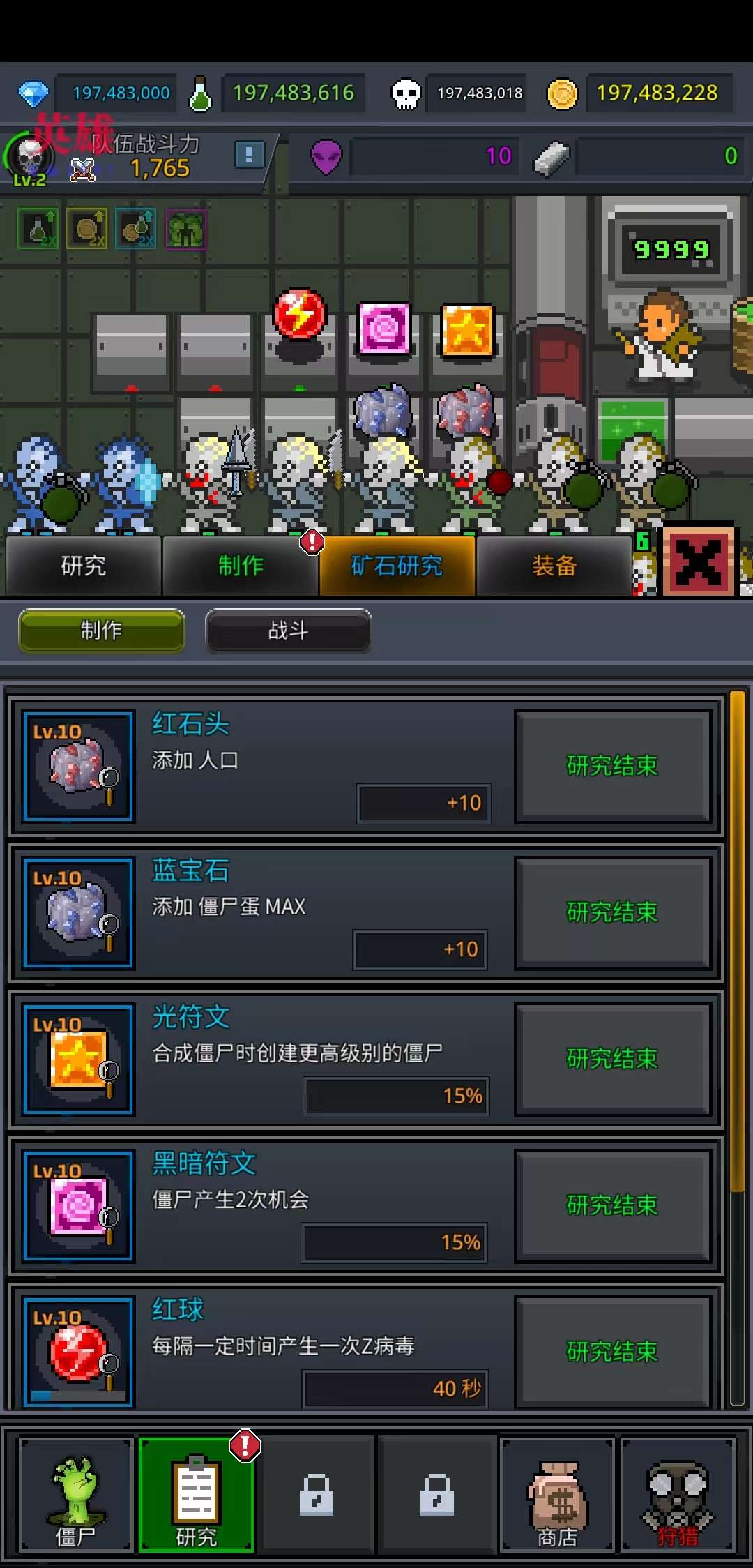Switch to the 战斗 sub-category
This screenshot has height=1568, width=753.
pos(288,631)
